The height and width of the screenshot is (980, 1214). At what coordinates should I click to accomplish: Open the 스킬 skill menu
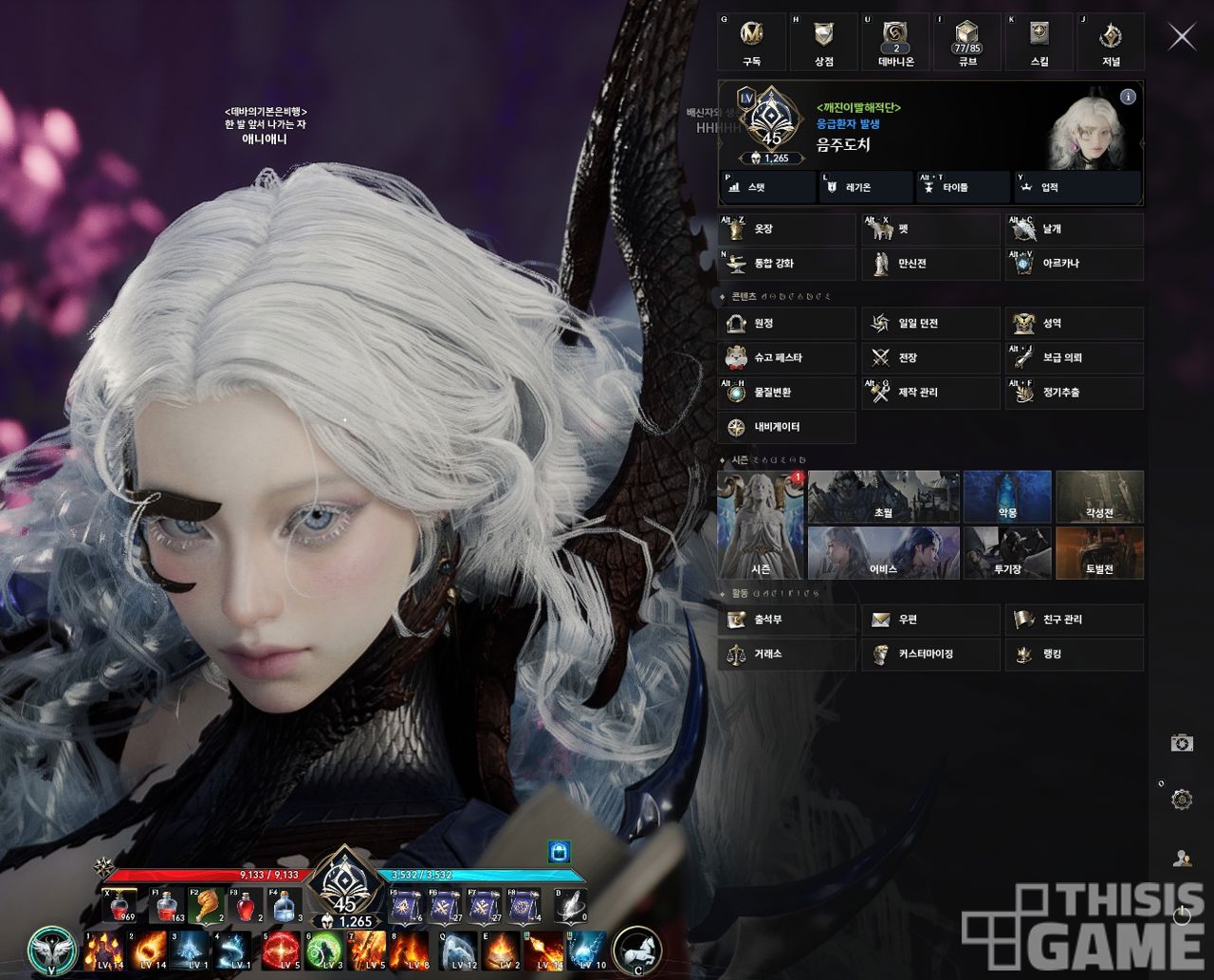(1039, 43)
